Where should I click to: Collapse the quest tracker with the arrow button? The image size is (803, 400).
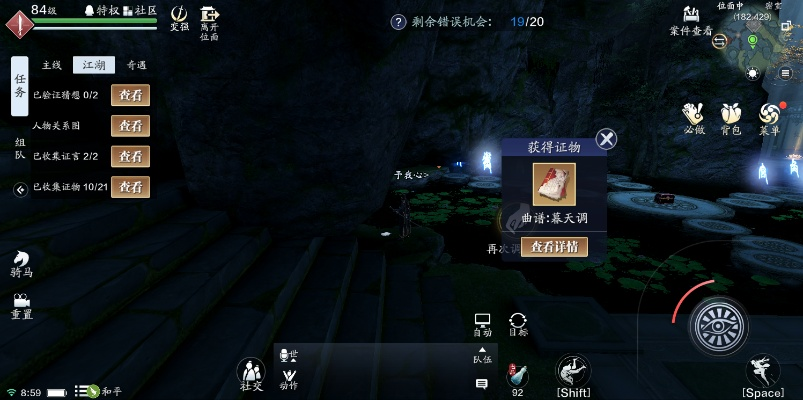[21, 189]
